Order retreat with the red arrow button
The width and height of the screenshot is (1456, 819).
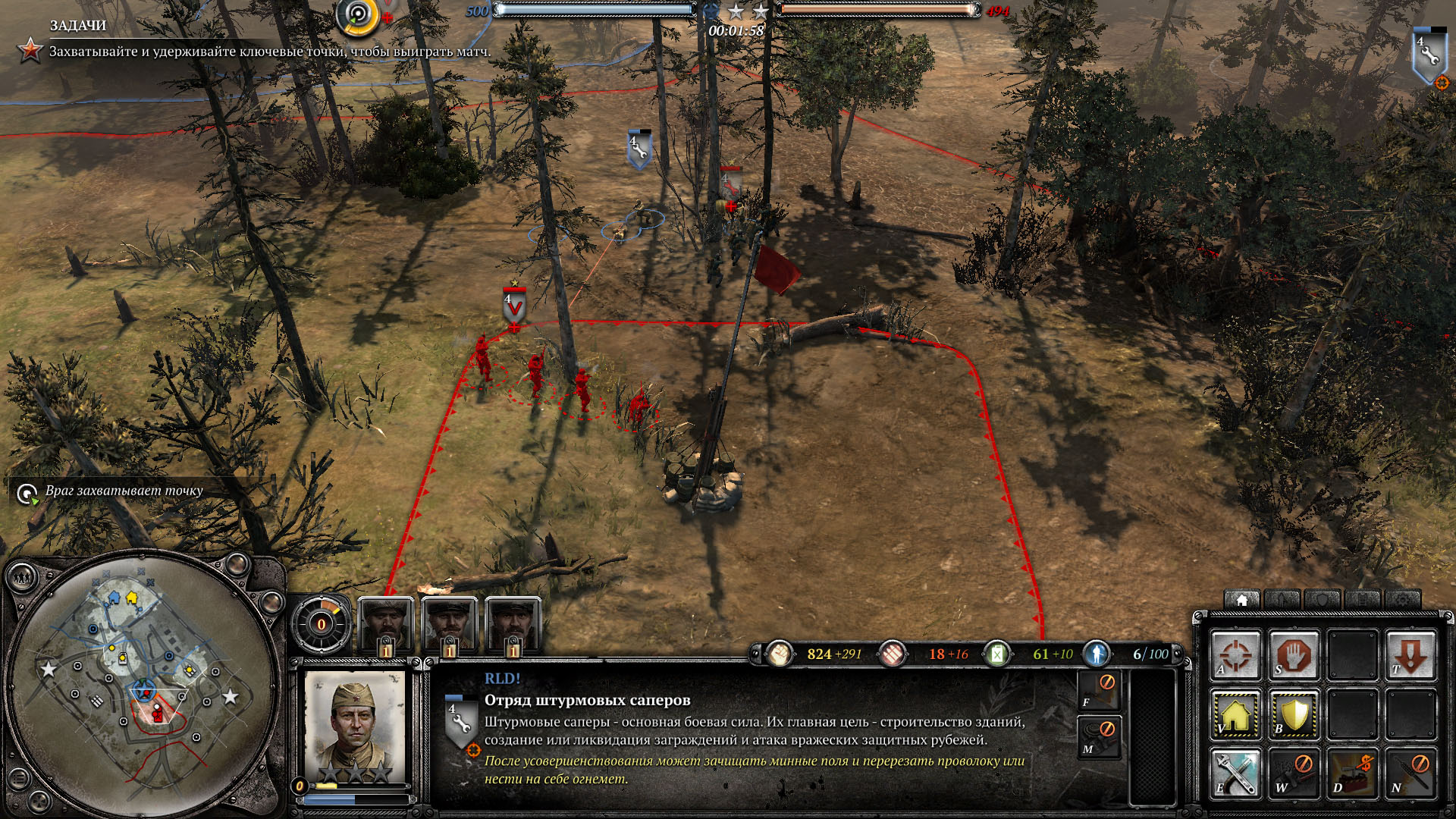coord(1410,654)
